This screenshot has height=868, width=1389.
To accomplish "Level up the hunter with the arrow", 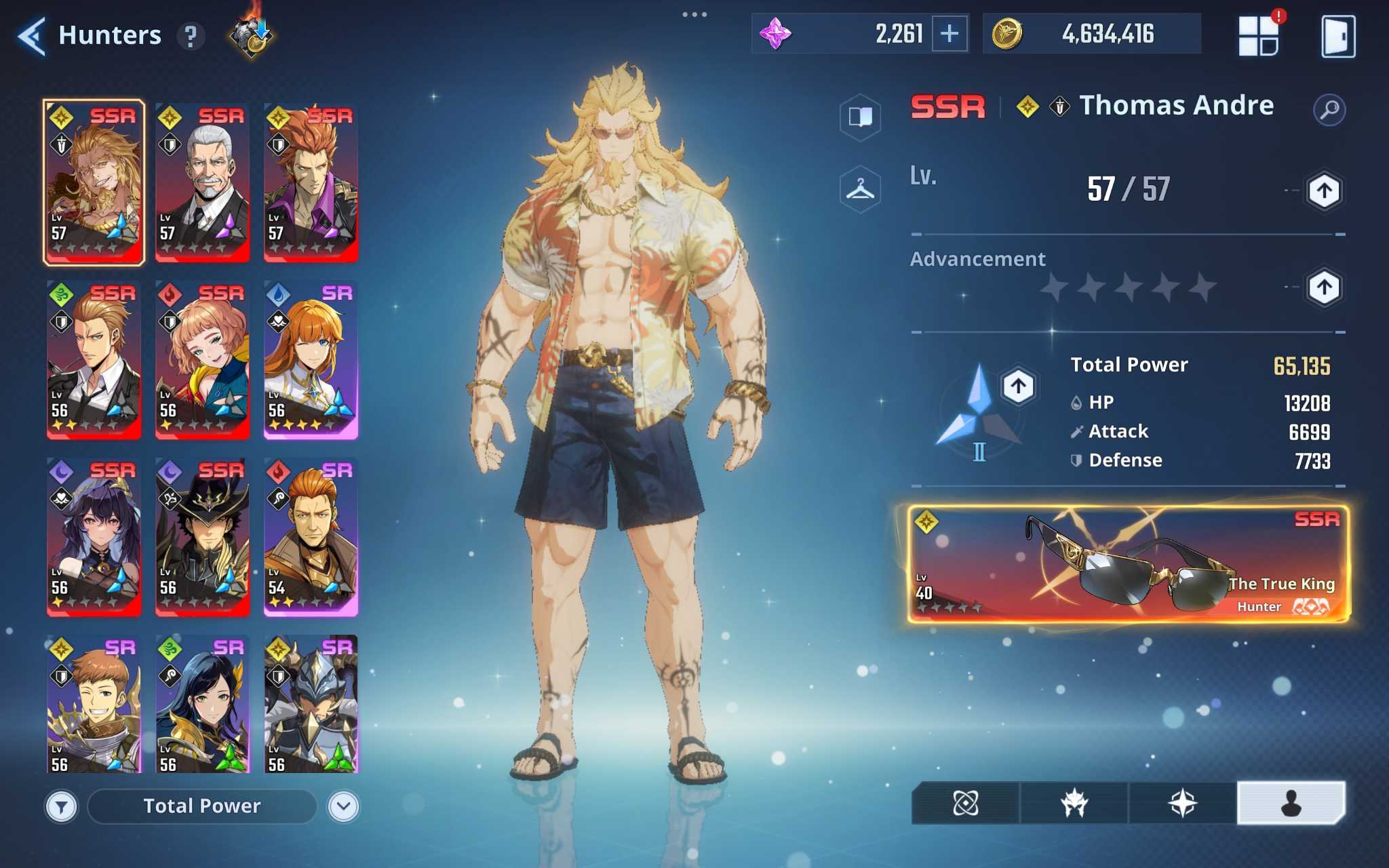I will click(x=1324, y=191).
